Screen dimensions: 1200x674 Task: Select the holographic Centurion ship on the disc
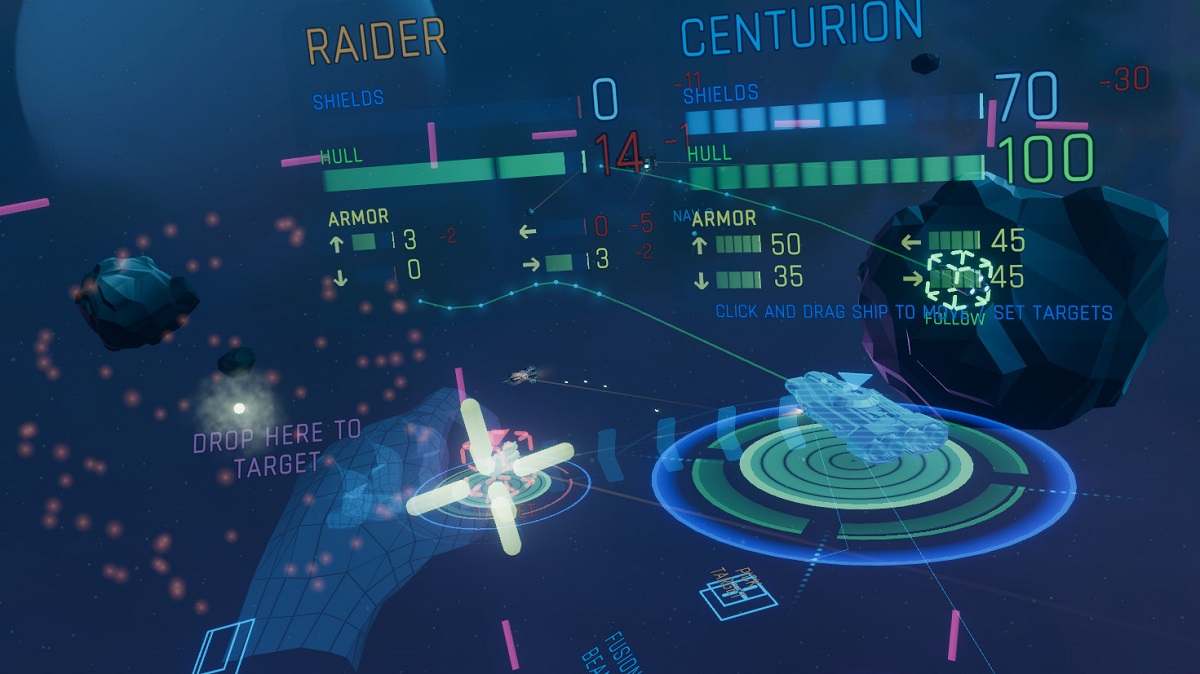tap(866, 414)
